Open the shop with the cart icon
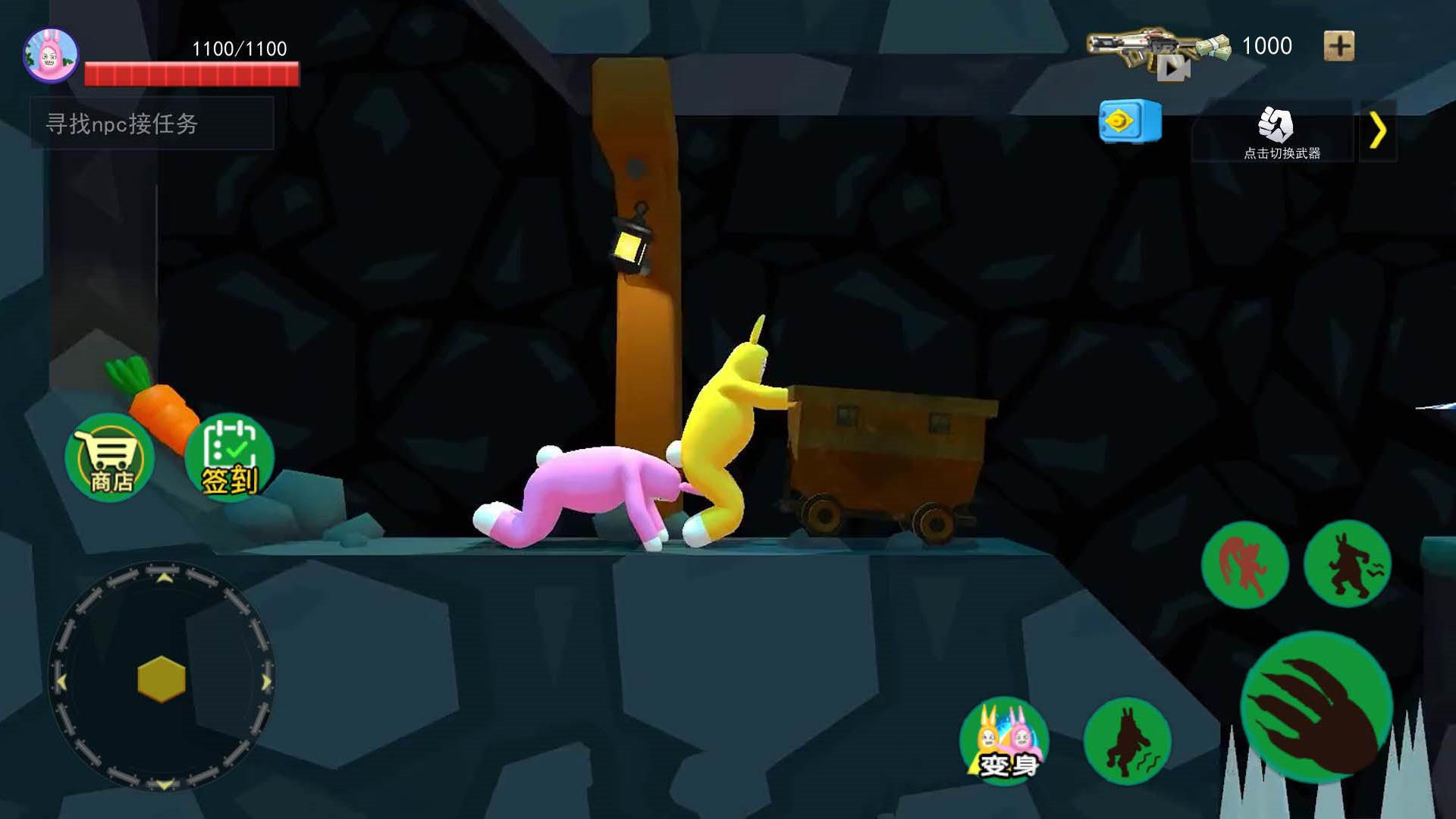 110,457
